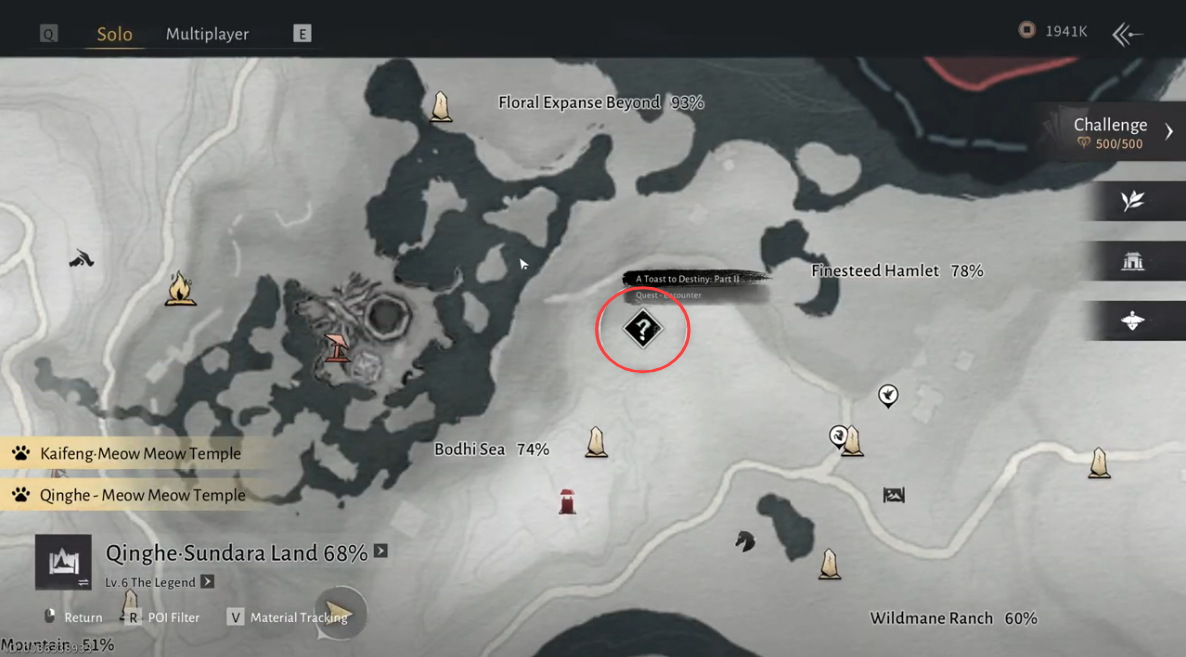Select the horse head map marker
This screenshot has height=657, width=1186.
point(745,541)
